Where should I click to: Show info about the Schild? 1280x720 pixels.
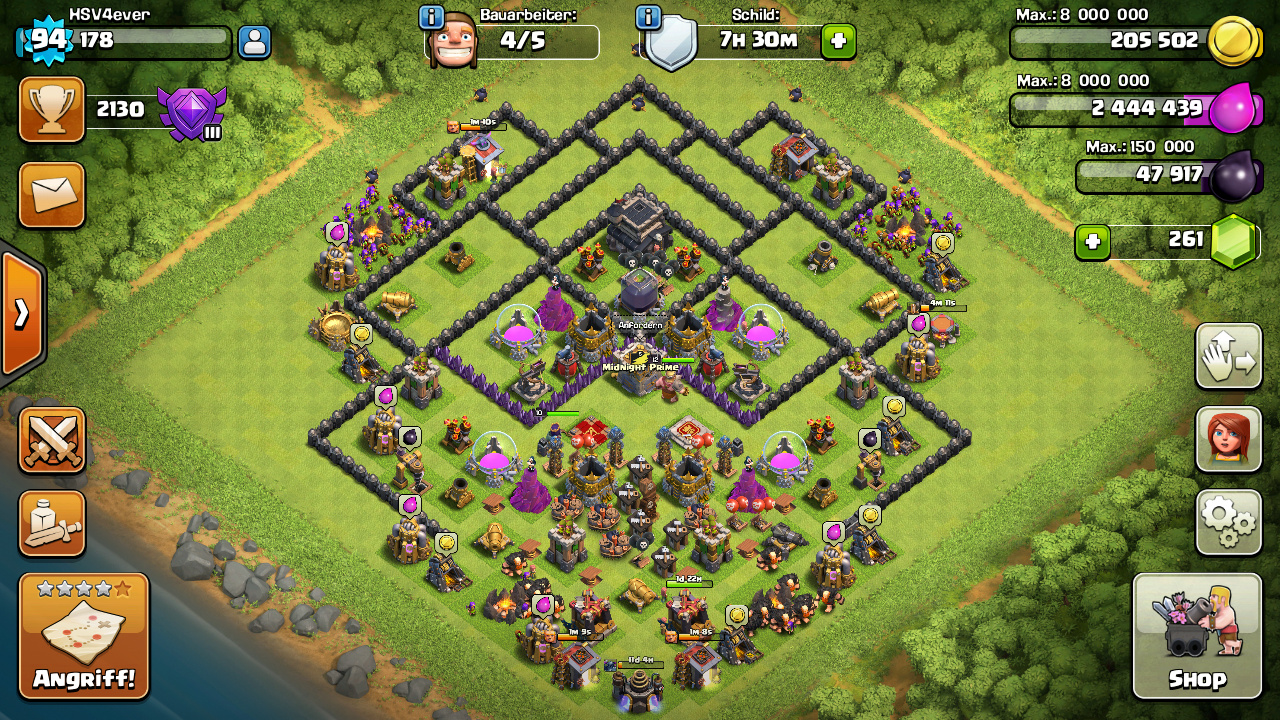(x=648, y=17)
